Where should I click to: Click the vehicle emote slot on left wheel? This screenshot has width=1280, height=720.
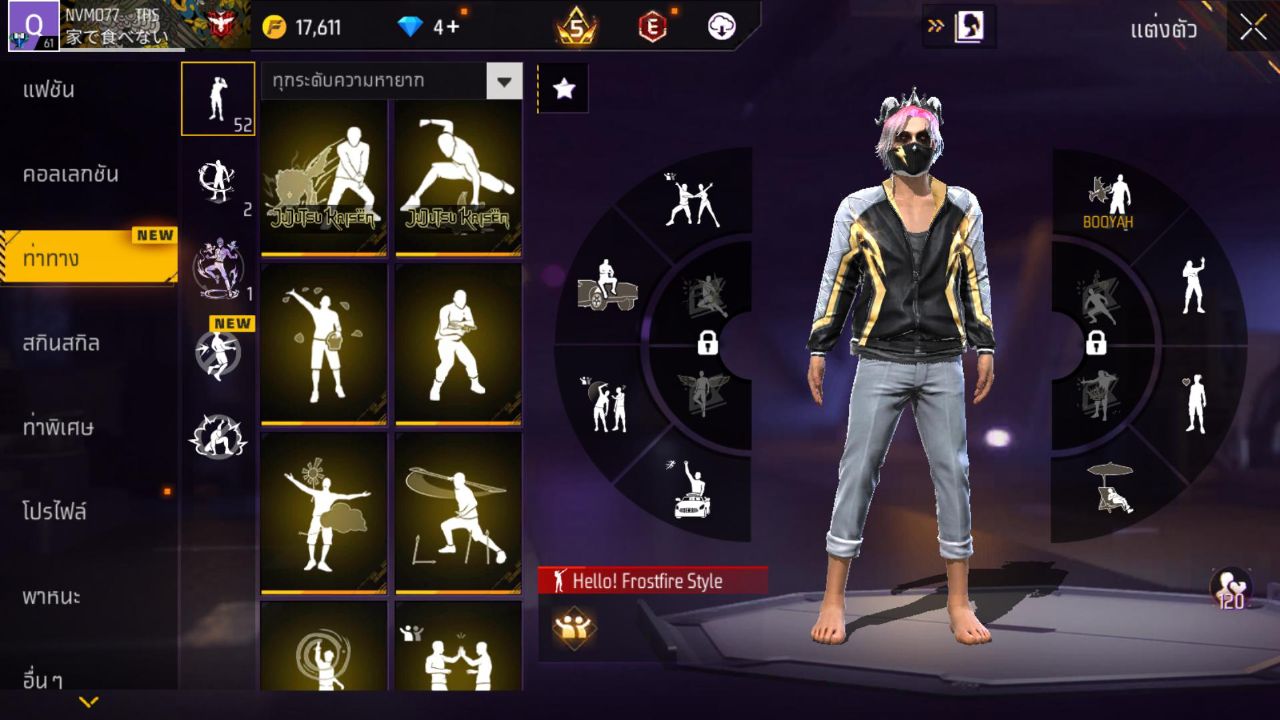pyautogui.click(x=610, y=283)
